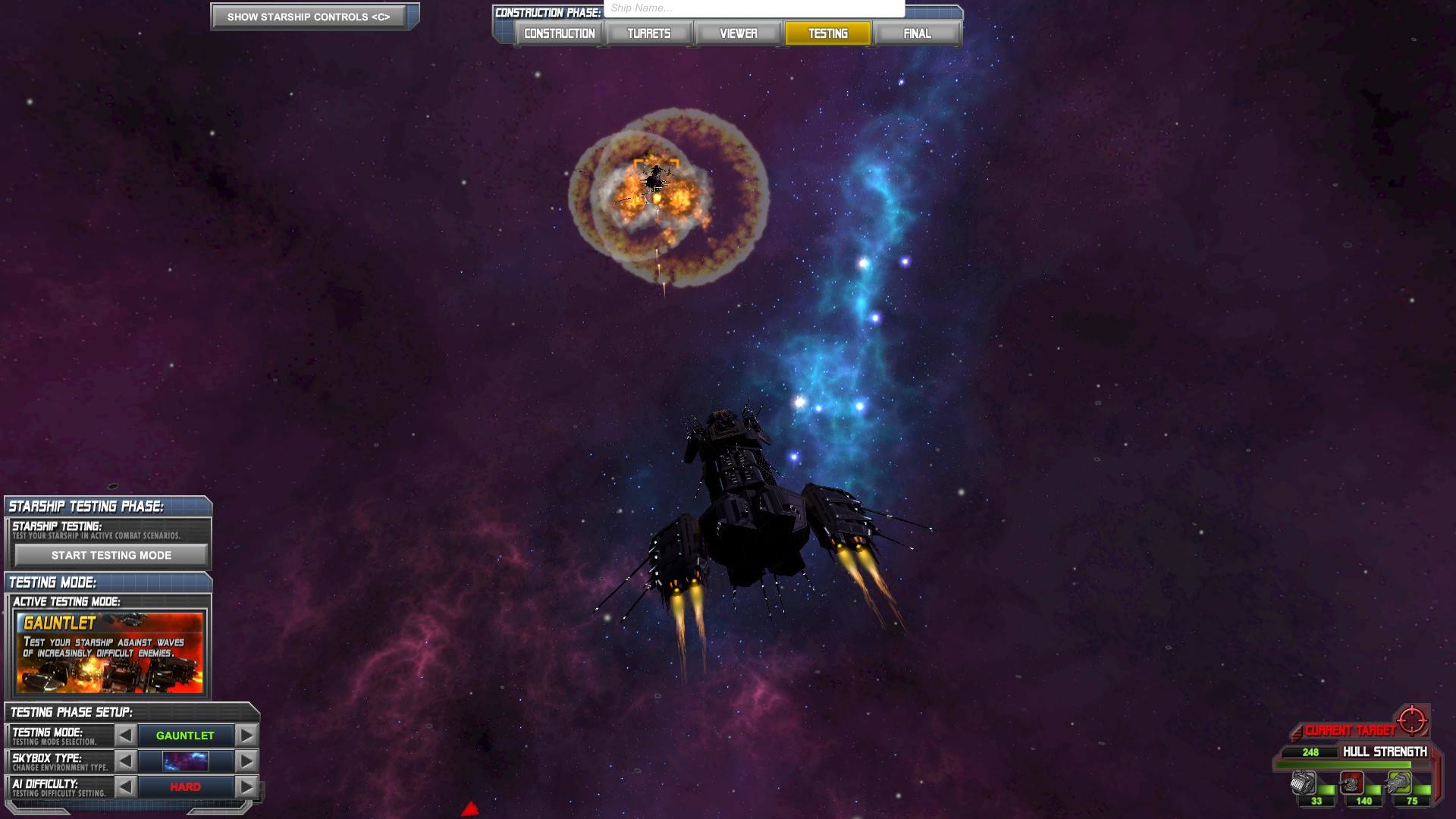
Task: Change AI Difficulty with the right arrow
Action: [245, 786]
